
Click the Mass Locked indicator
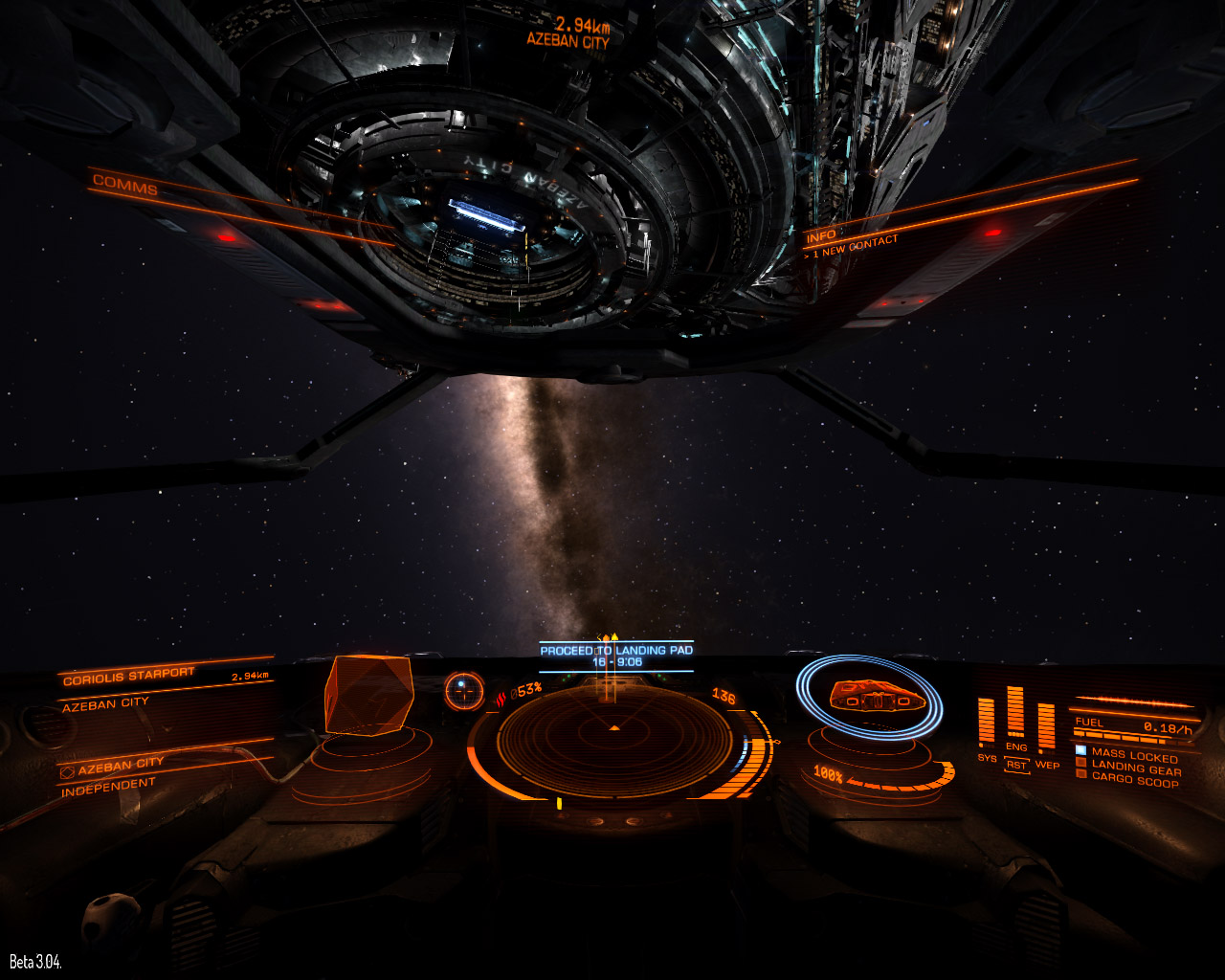[1133, 755]
